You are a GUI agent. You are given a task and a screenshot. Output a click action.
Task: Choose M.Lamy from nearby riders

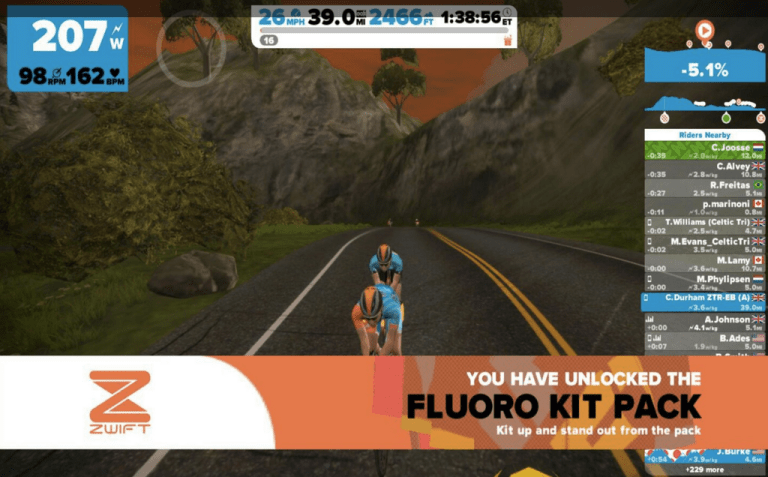704,264
